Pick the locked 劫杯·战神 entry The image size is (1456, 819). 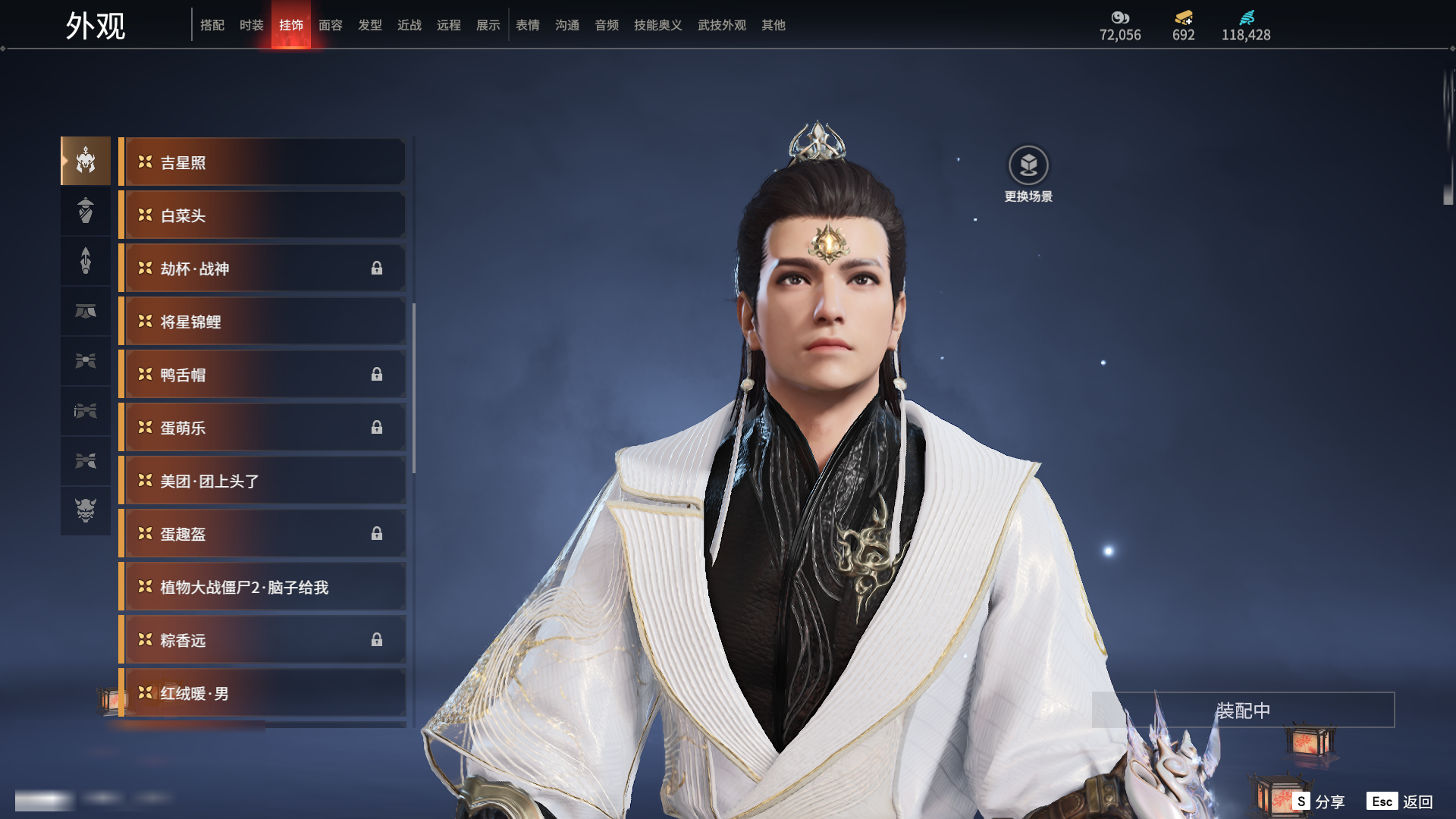click(x=262, y=268)
